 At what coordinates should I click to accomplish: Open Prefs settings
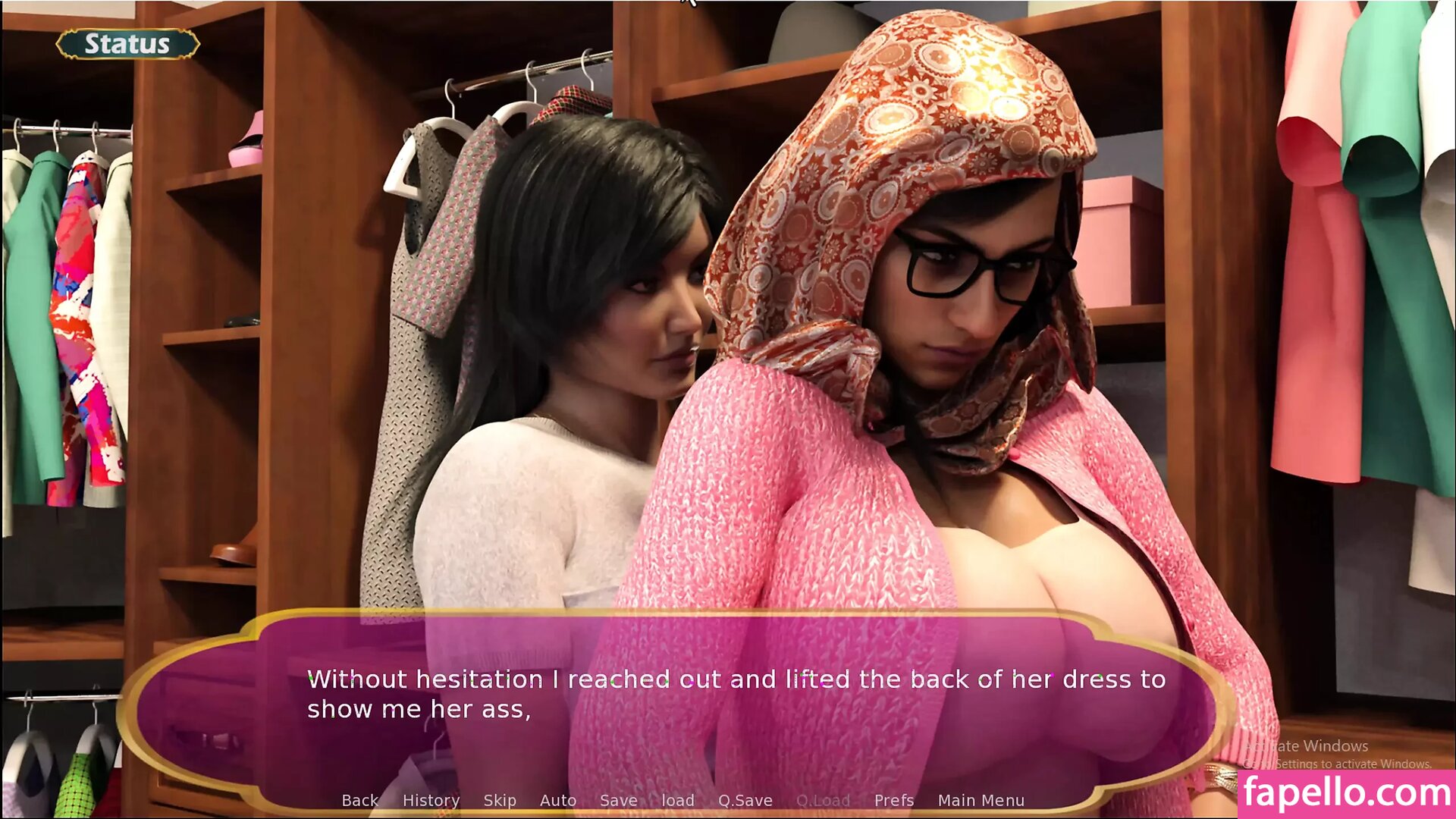[894, 800]
